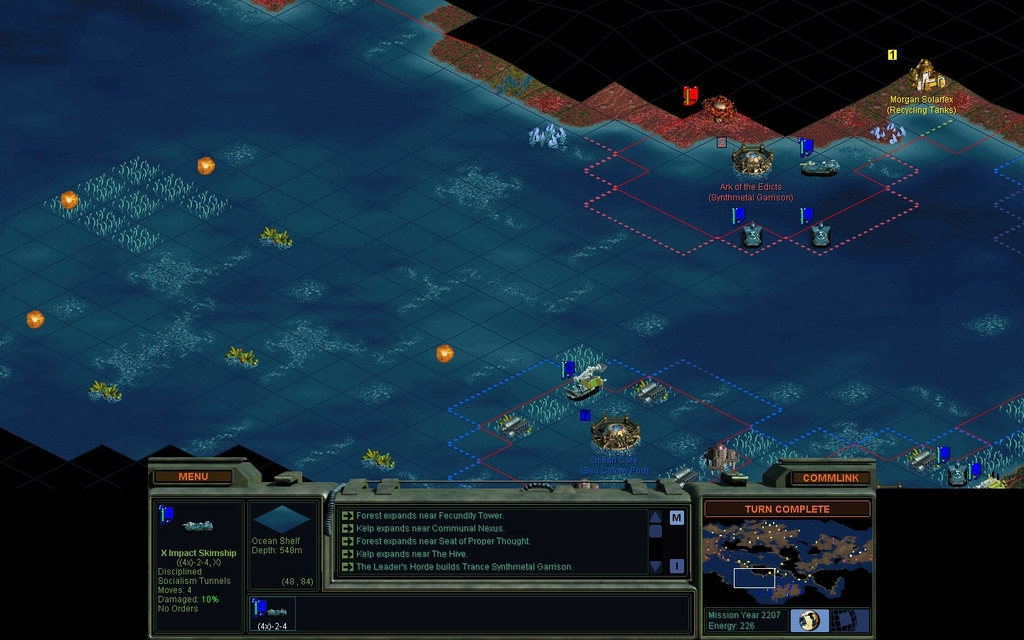Viewport: 1024px width, 640px height.
Task: Open the Trance Synthmetal Garrison message
Action: click(464, 567)
